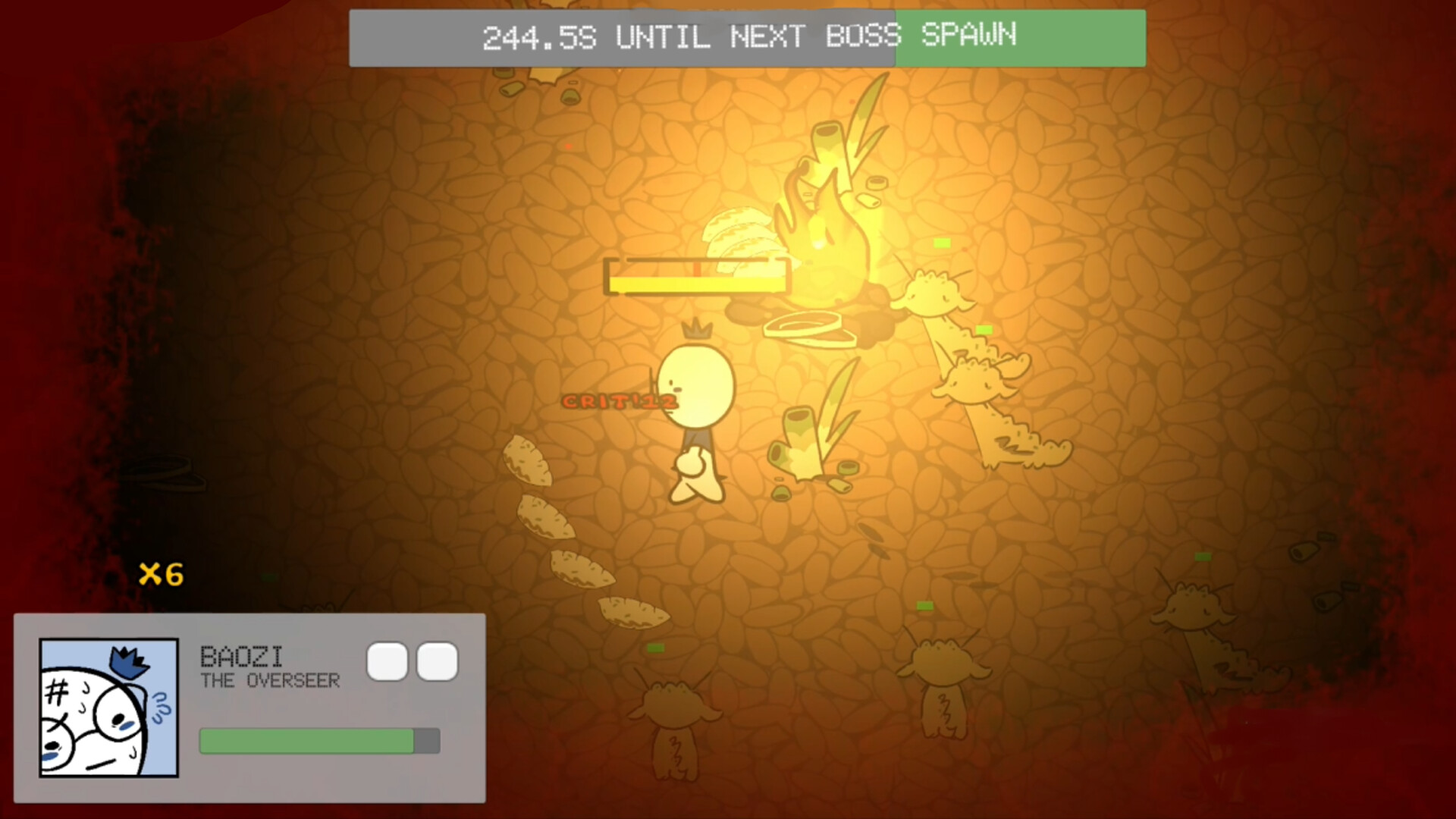Open details on THE OVERSEER title text
Screen dimensions: 1456x819
[x=269, y=681]
